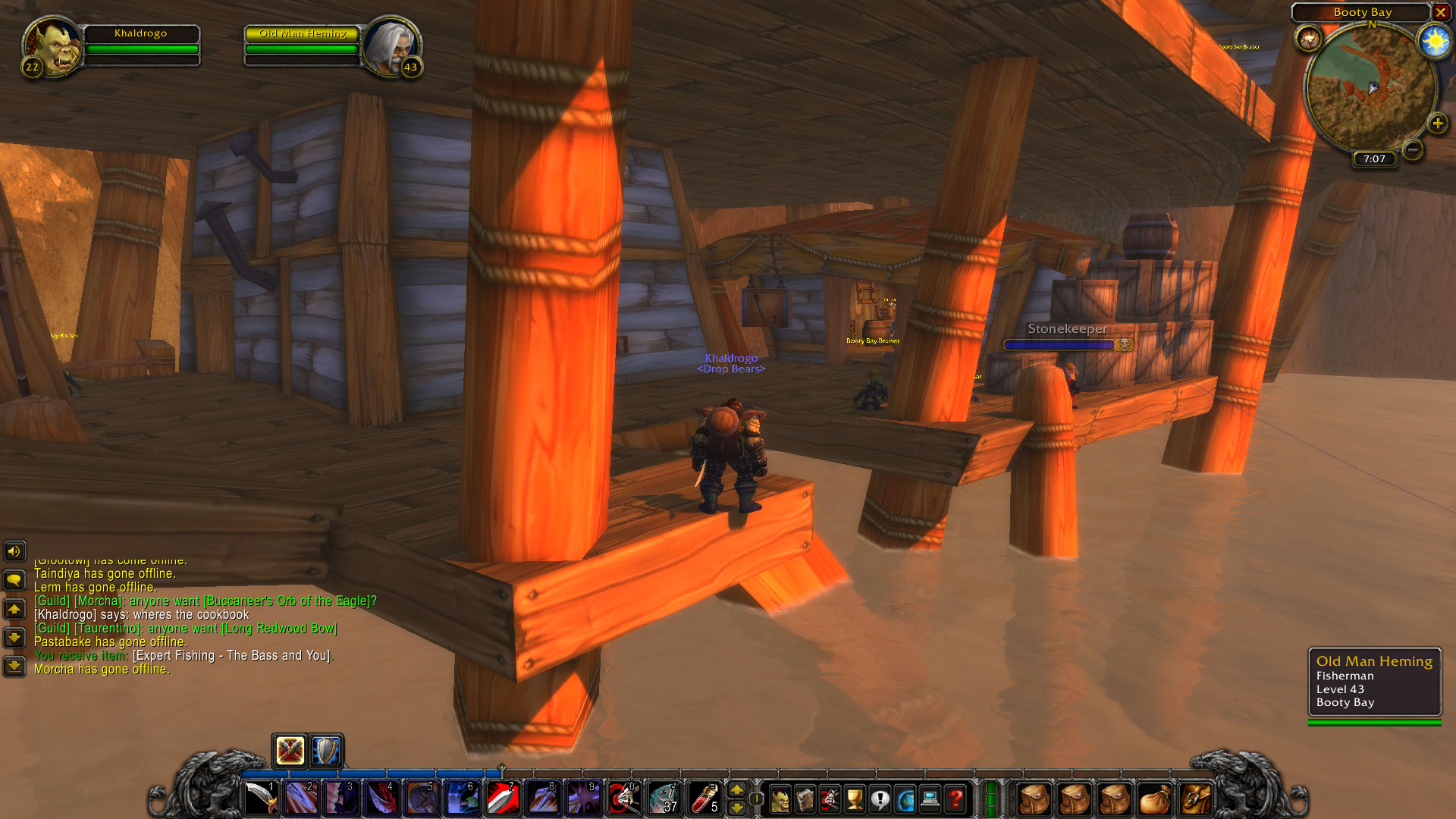The height and width of the screenshot is (819, 1456).
Task: Open the Social panel from the micro menu
Action: [880, 799]
